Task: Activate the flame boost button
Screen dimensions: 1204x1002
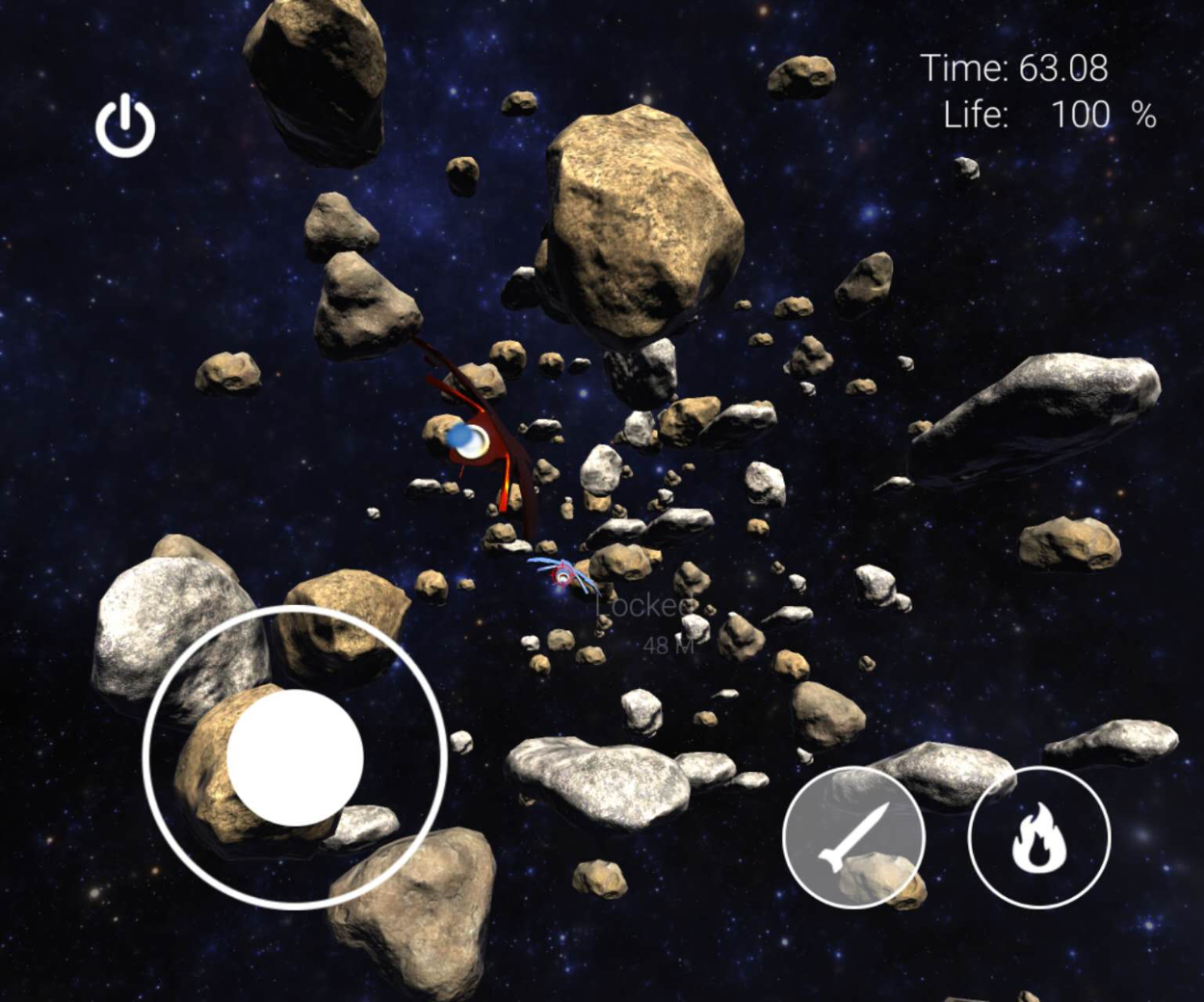Action: pos(1039,837)
